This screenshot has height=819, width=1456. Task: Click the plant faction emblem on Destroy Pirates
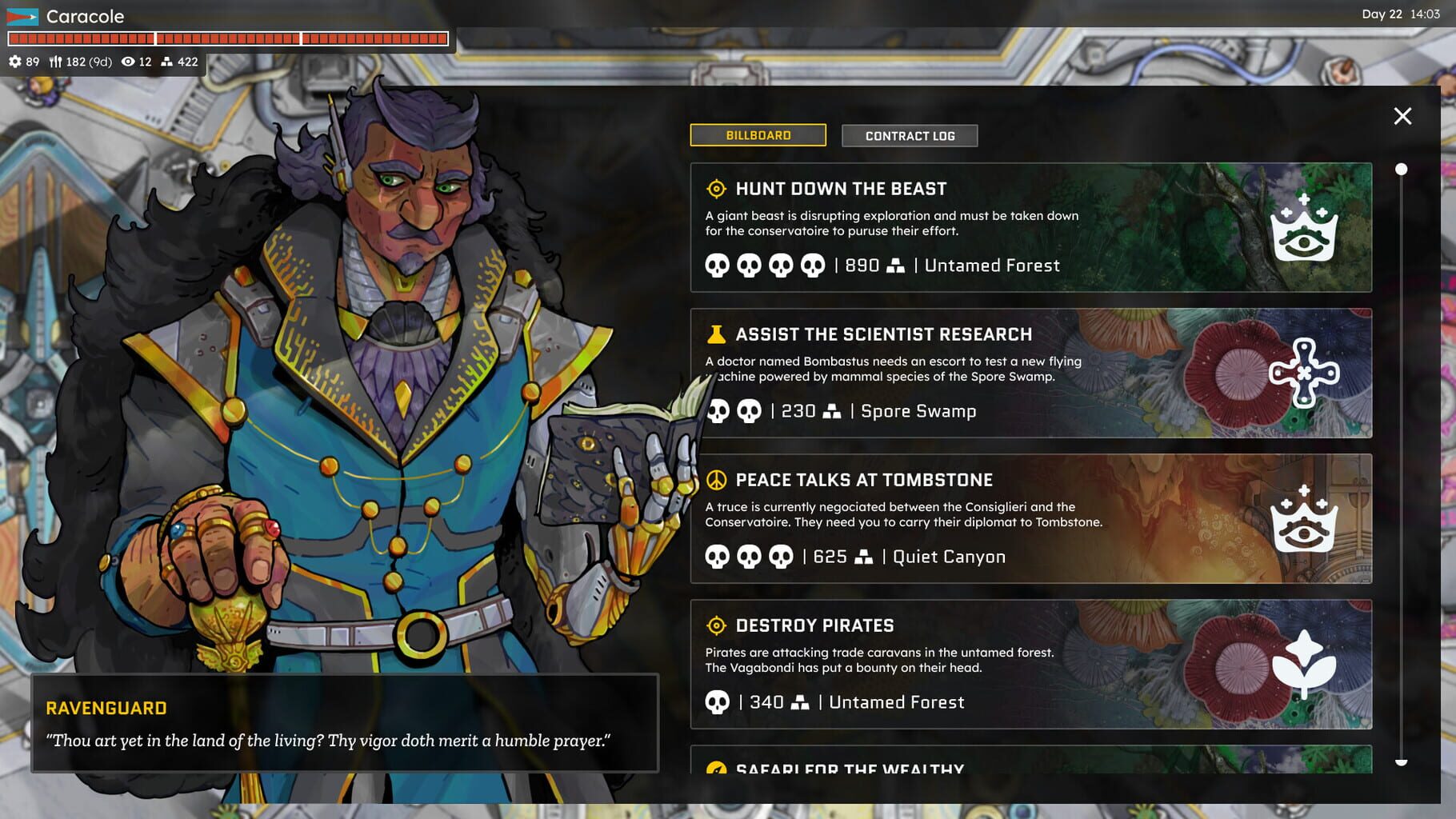coord(1305,661)
